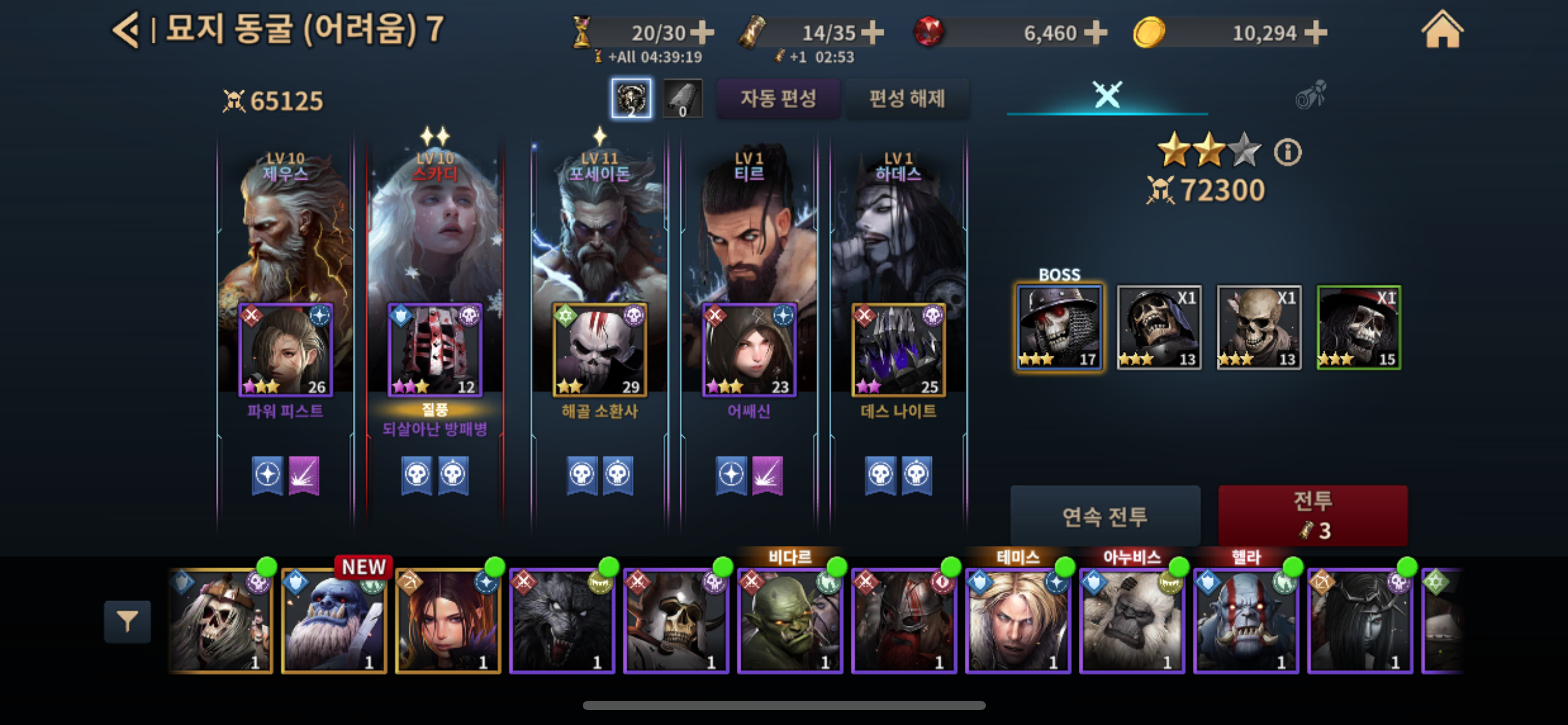
Task: Pick the green orc 비다르 unit
Action: [790, 621]
